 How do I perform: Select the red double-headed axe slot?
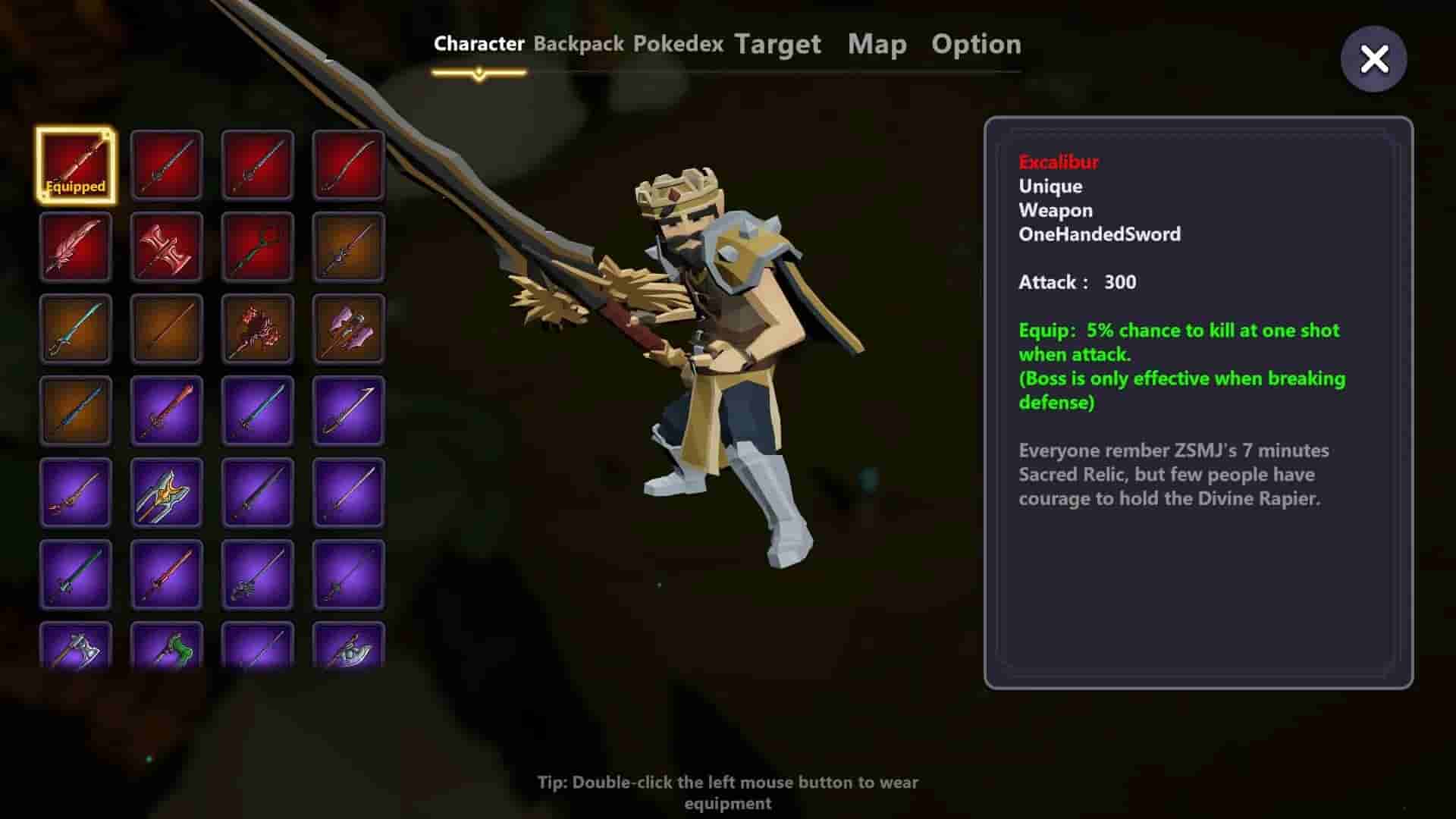point(167,247)
